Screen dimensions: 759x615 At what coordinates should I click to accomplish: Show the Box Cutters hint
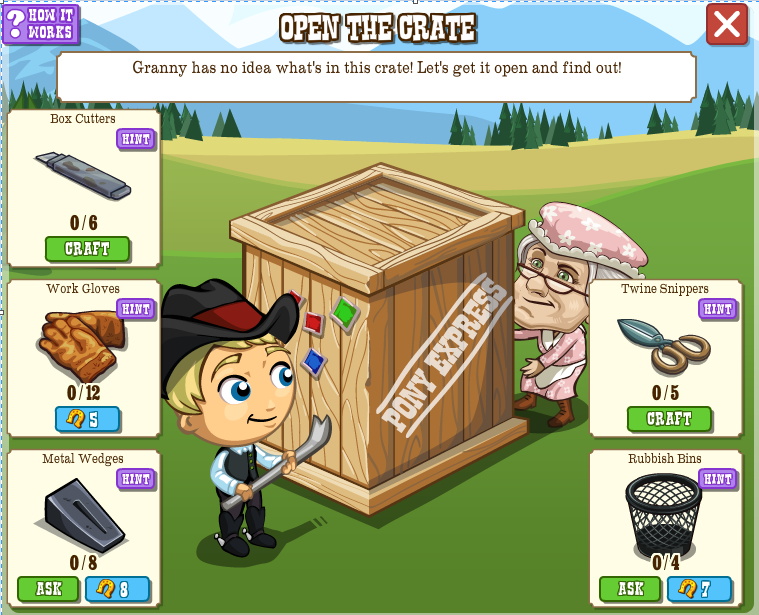[x=135, y=139]
